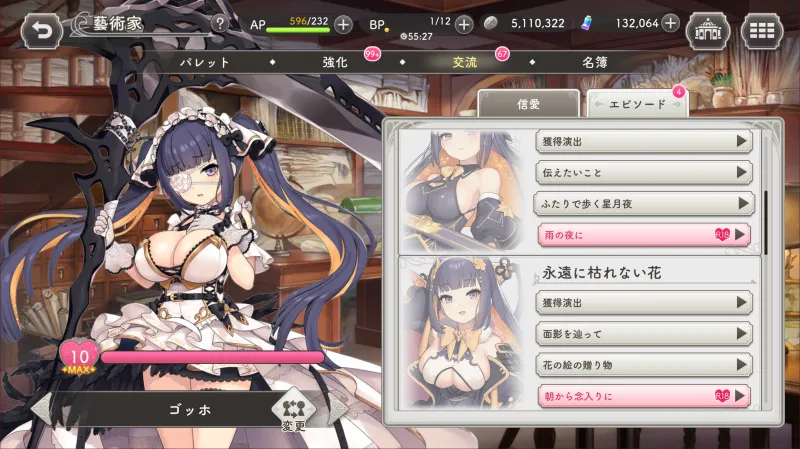Select the エピソード panel tab

[635, 104]
